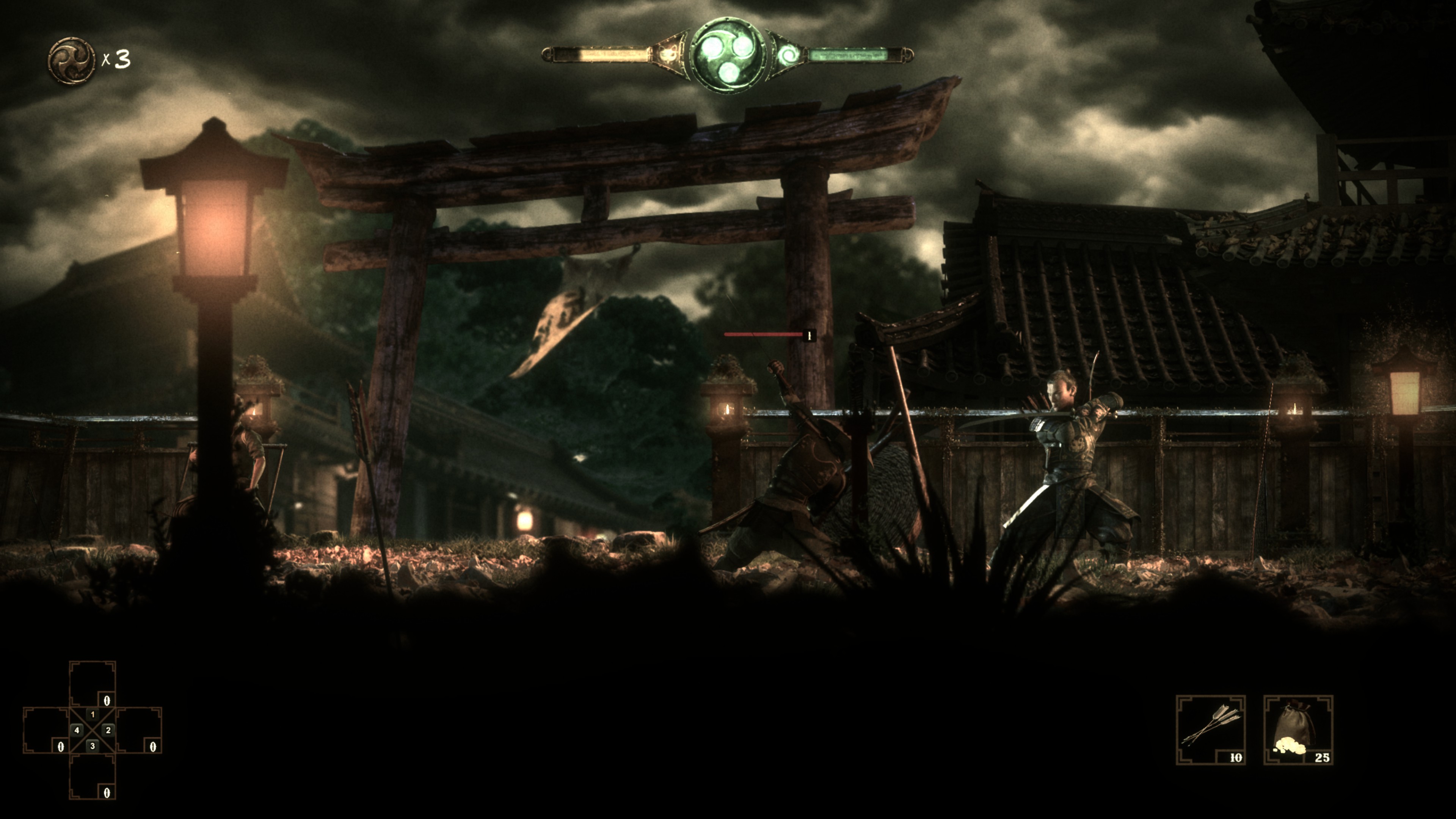
Task: Select the arrows inventory slot
Action: point(1210,730)
